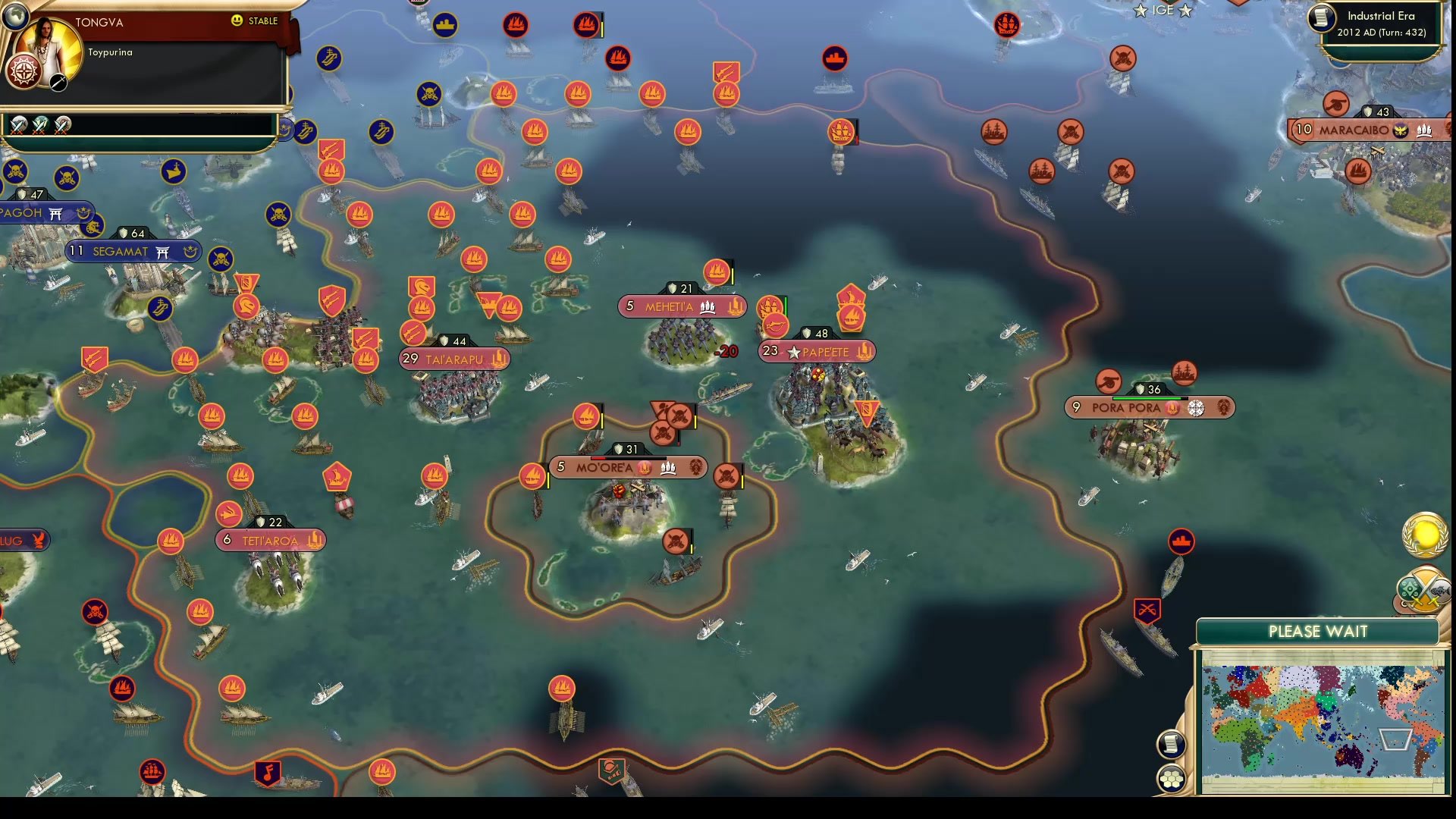1456x819 pixels.
Task: Click the smiley face beside STABLE status
Action: [x=236, y=21]
